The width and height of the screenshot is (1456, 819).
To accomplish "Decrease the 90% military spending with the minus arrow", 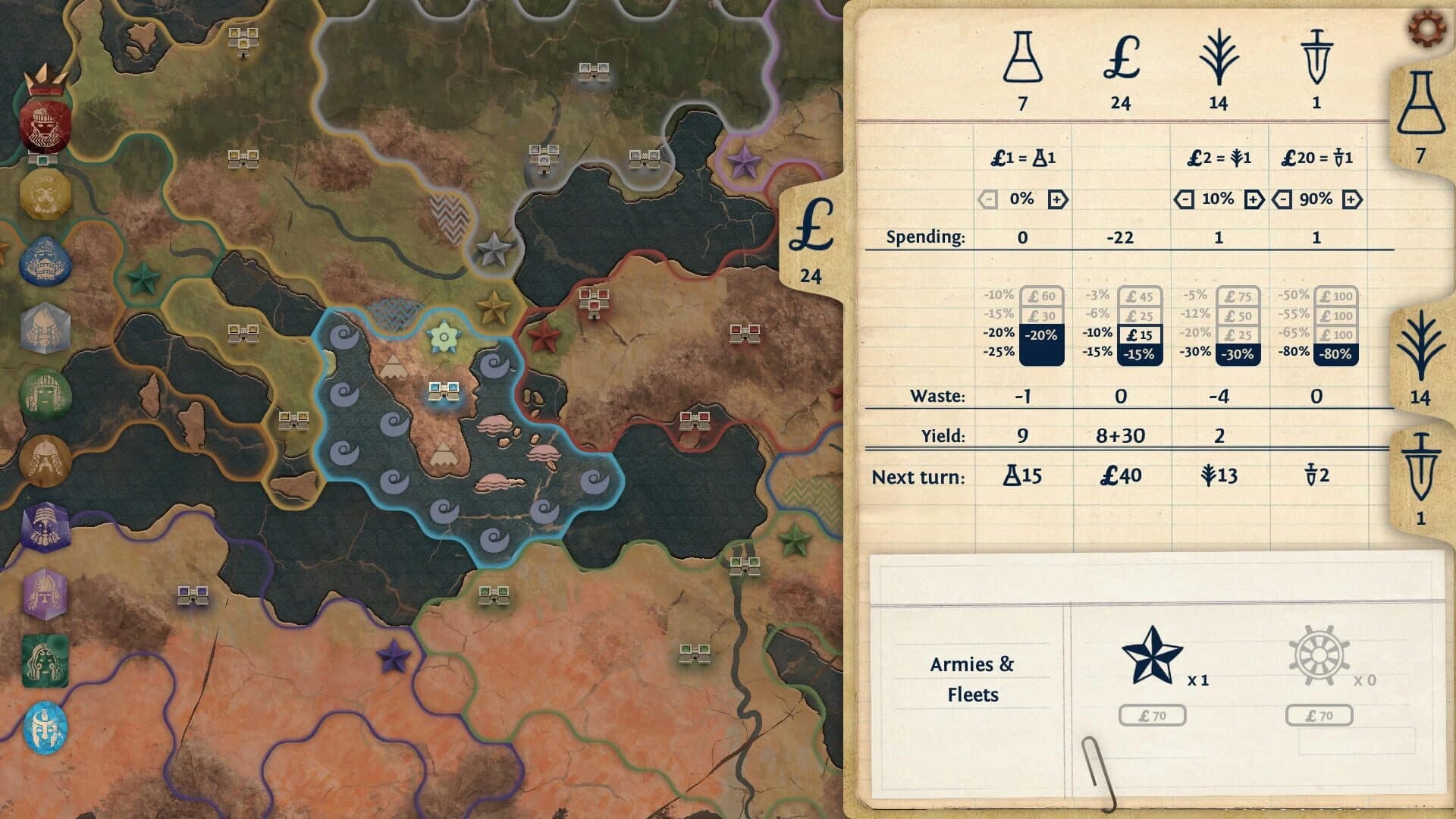I will pos(1281,199).
